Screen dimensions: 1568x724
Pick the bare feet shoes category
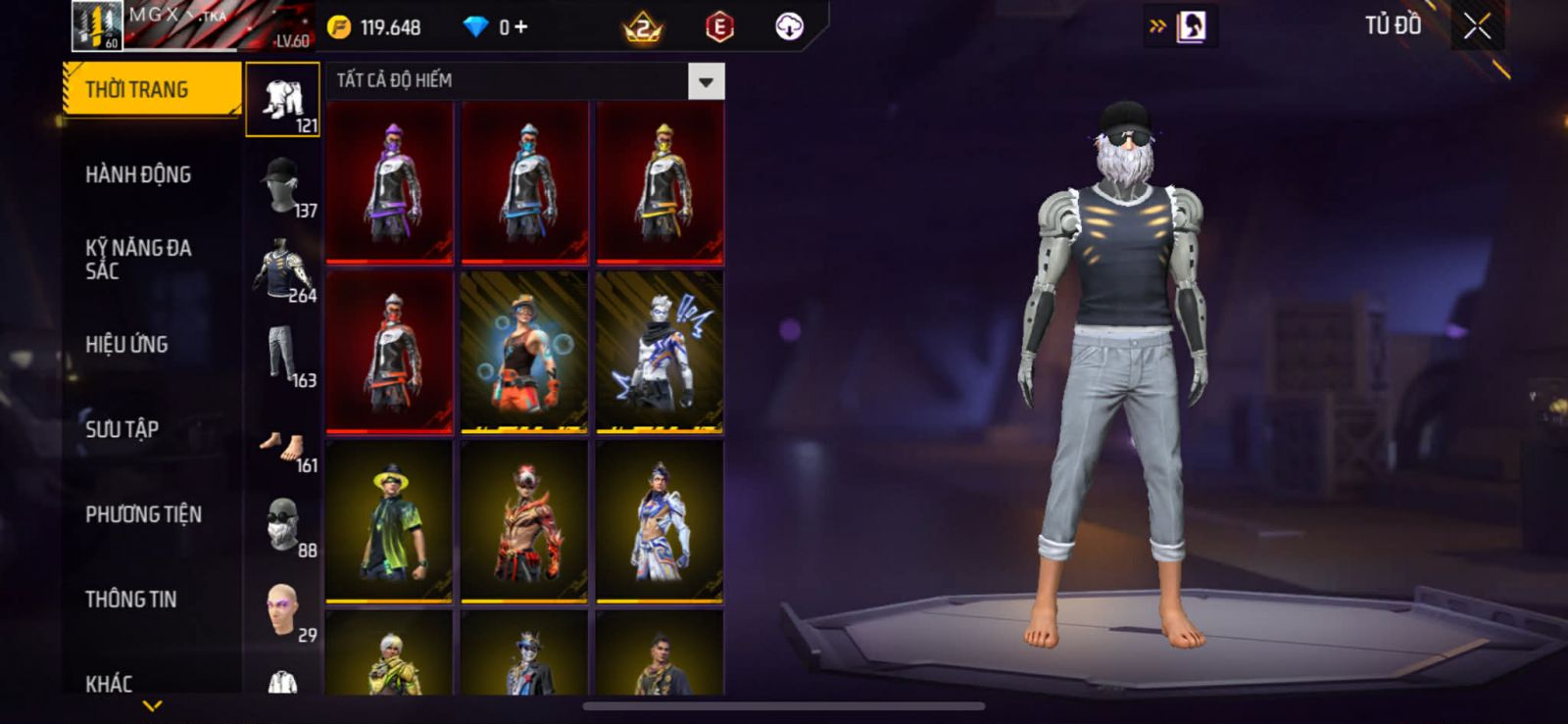(282, 448)
